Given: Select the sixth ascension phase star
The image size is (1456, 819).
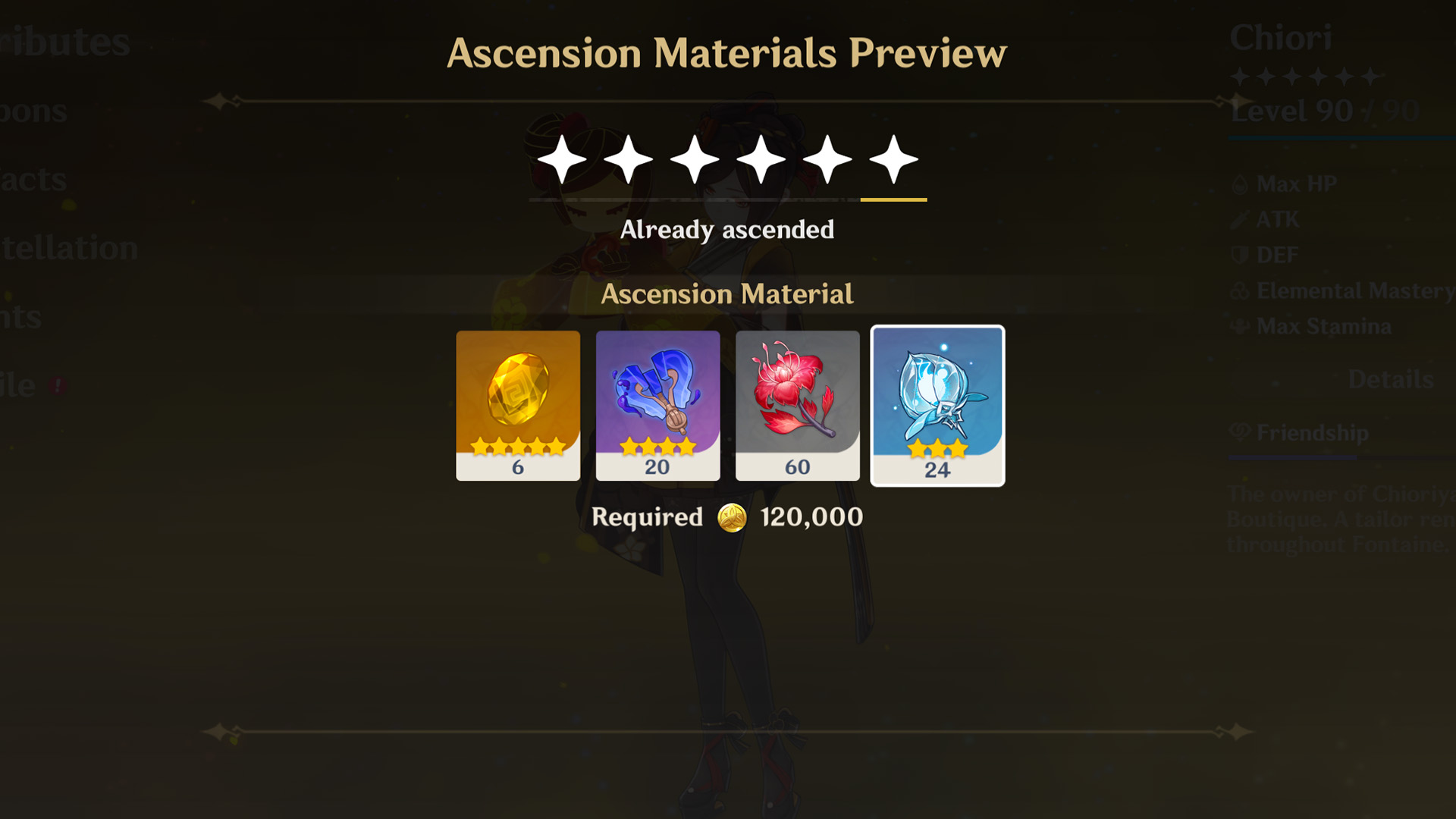Looking at the screenshot, I should 893,158.
